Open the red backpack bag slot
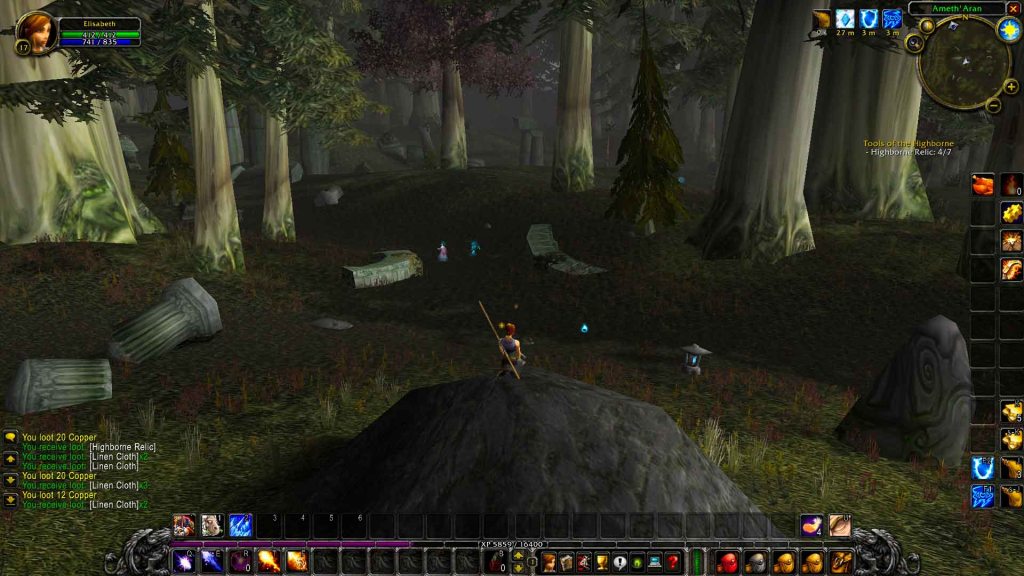 pyautogui.click(x=726, y=562)
